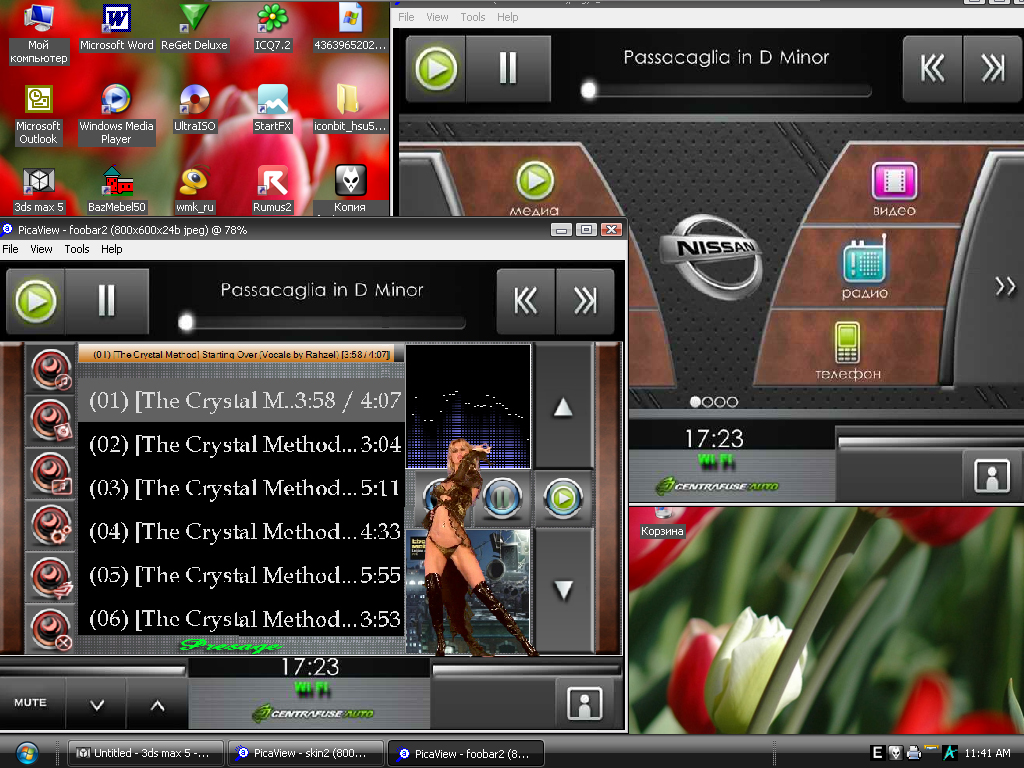Hit the playlist's up-triangle scroll button
Image resolution: width=1024 pixels, height=768 pixels.
coord(563,407)
